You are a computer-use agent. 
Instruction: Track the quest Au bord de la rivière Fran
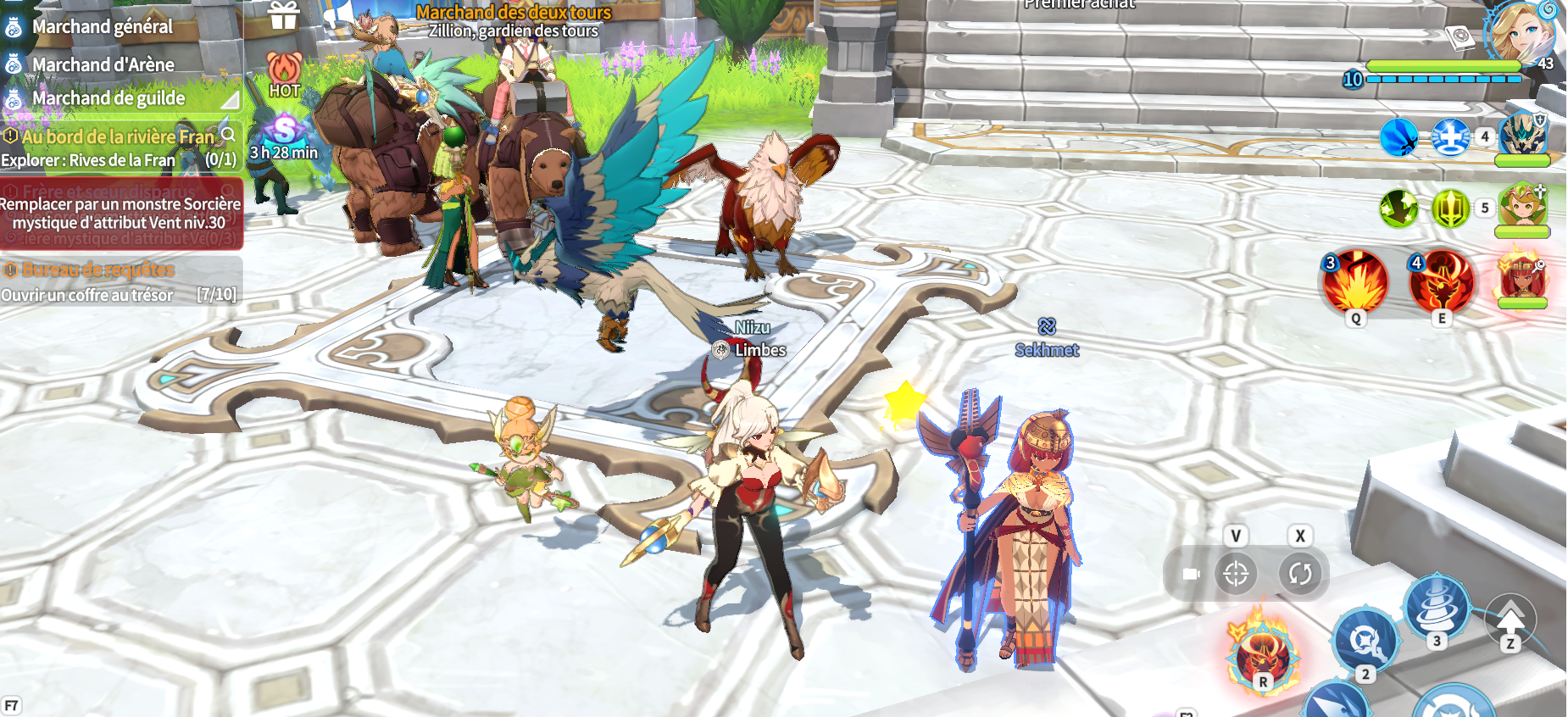click(118, 136)
